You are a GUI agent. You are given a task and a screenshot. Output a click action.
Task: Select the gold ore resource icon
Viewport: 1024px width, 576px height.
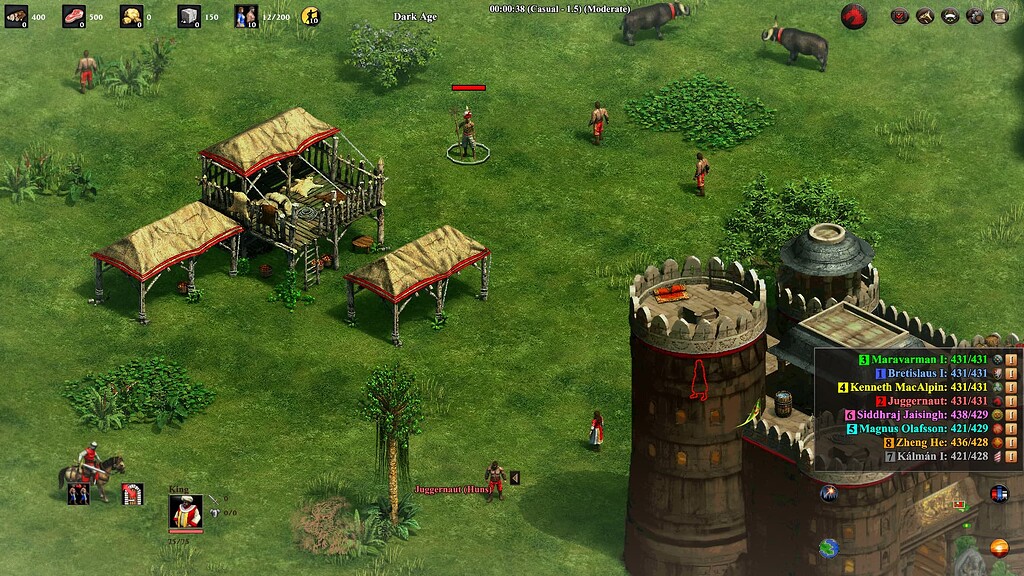(132, 15)
